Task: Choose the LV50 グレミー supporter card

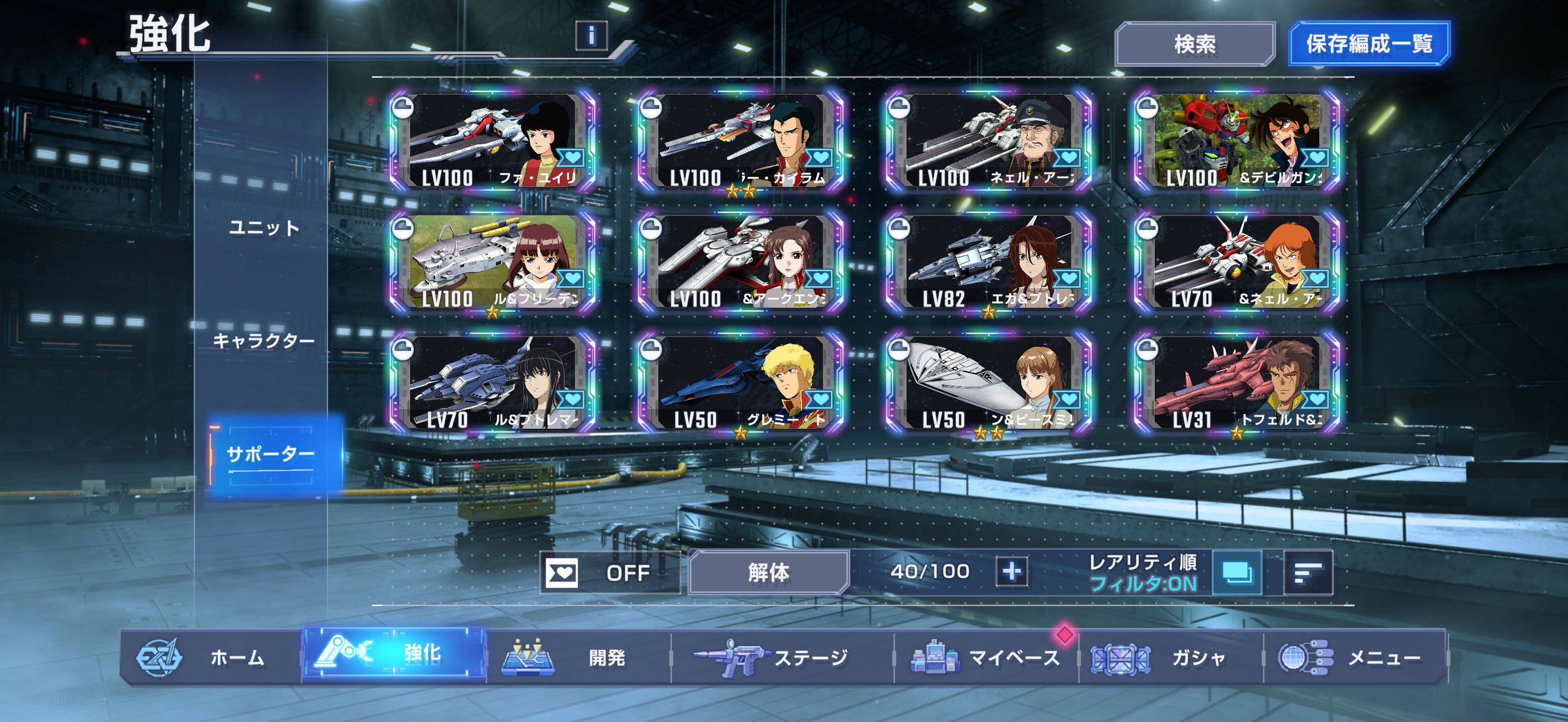Action: (740, 383)
